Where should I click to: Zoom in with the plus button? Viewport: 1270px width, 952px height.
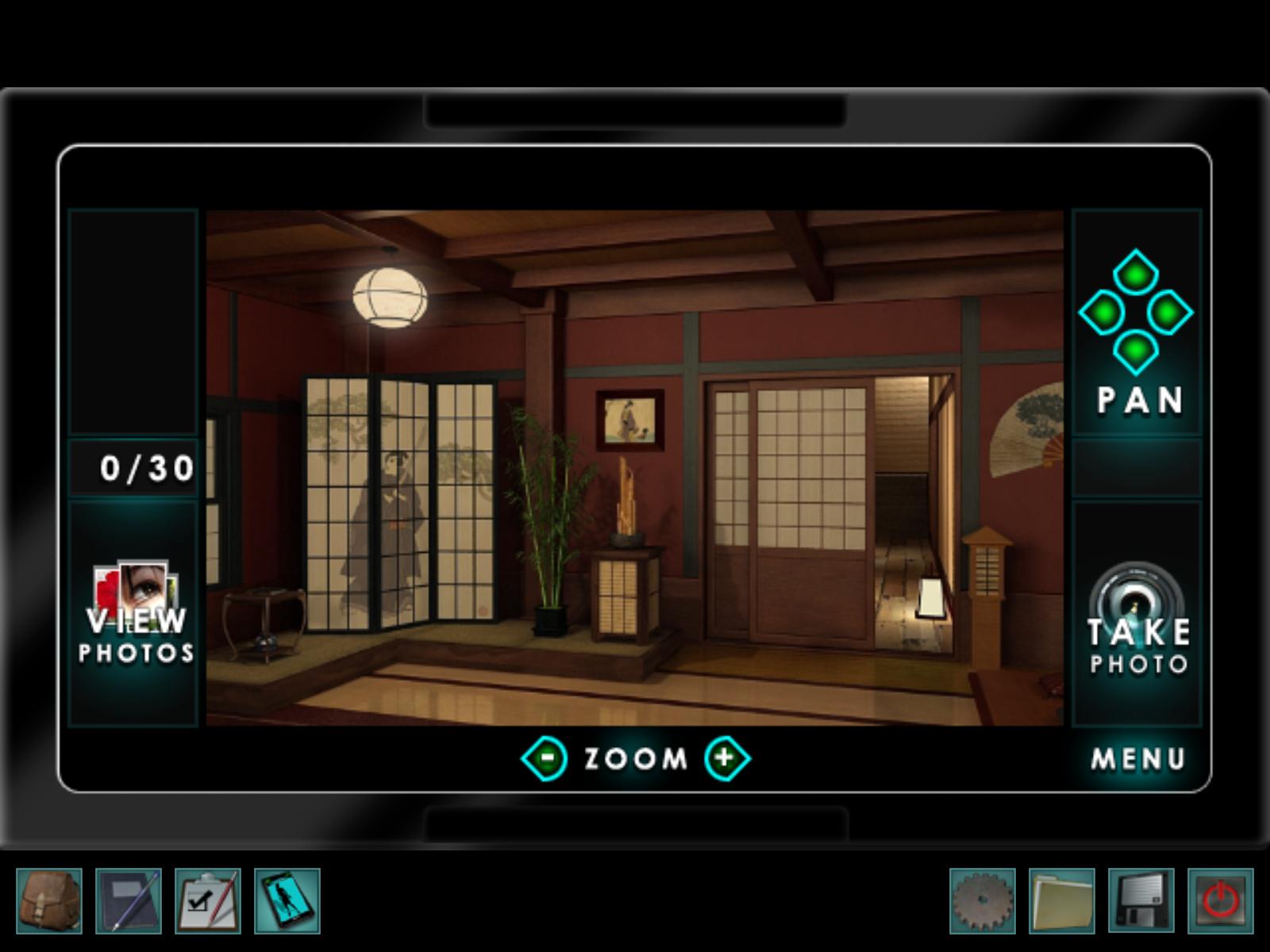tap(725, 758)
